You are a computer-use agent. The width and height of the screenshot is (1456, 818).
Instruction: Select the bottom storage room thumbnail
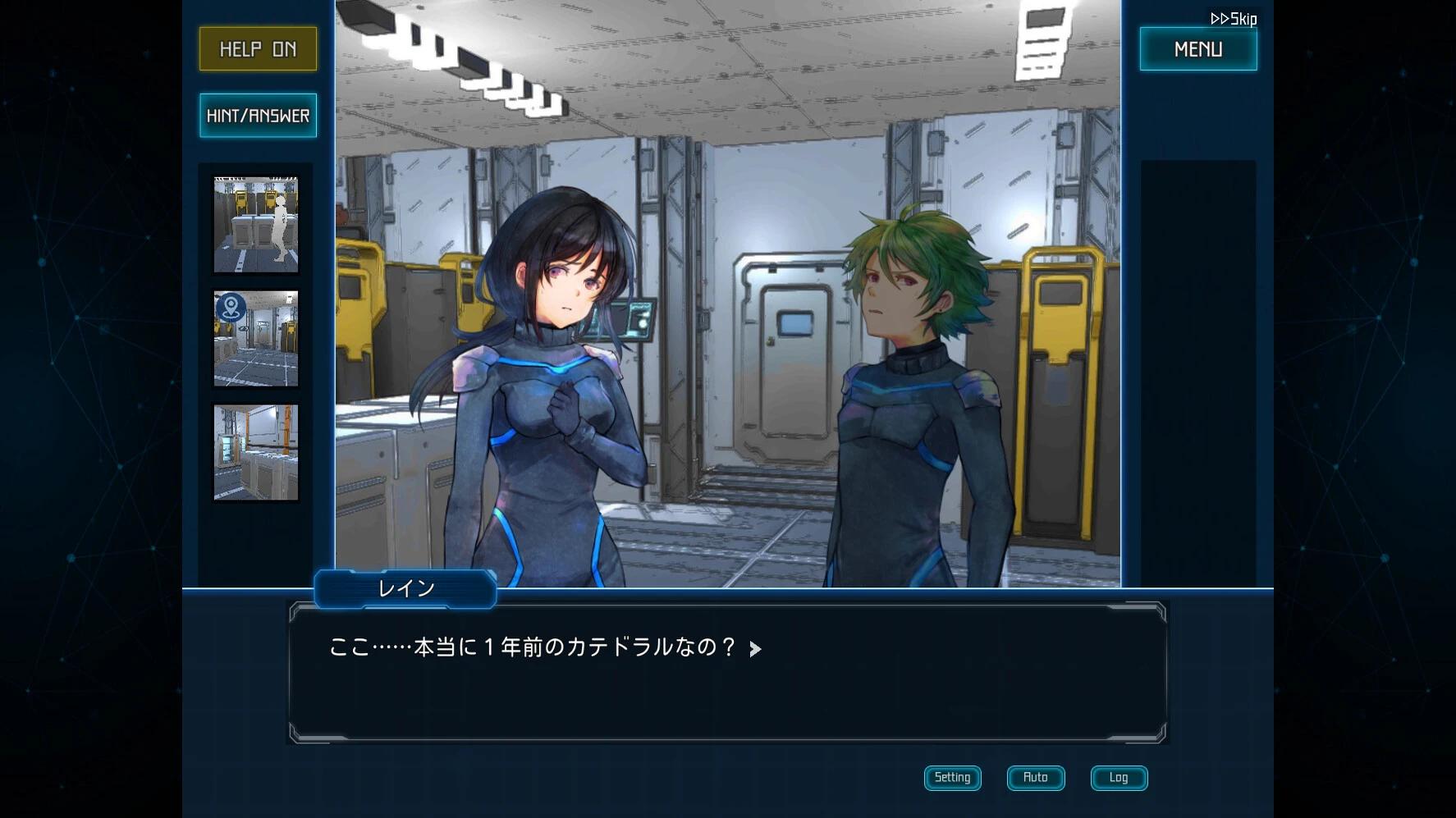pos(255,454)
